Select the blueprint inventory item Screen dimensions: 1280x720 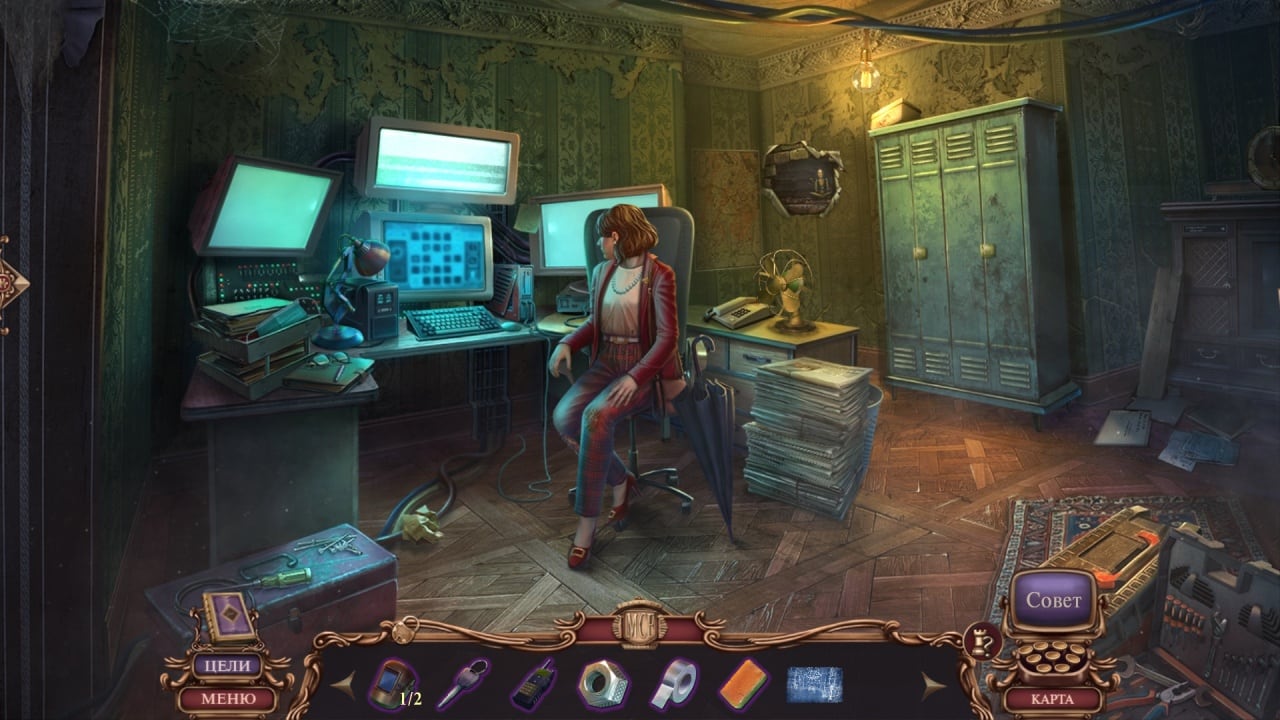814,684
